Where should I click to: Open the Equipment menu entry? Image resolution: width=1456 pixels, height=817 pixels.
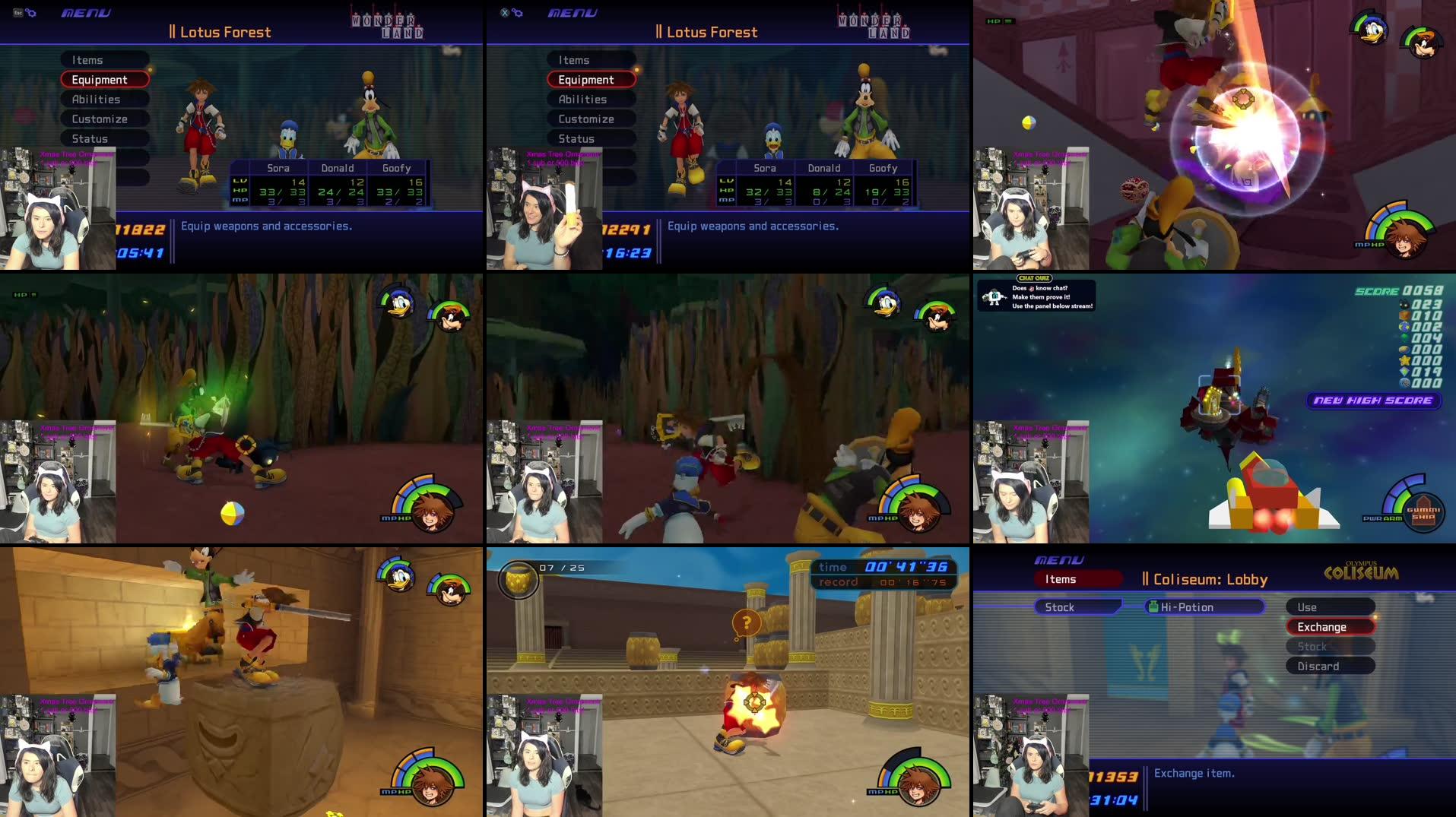pos(100,79)
